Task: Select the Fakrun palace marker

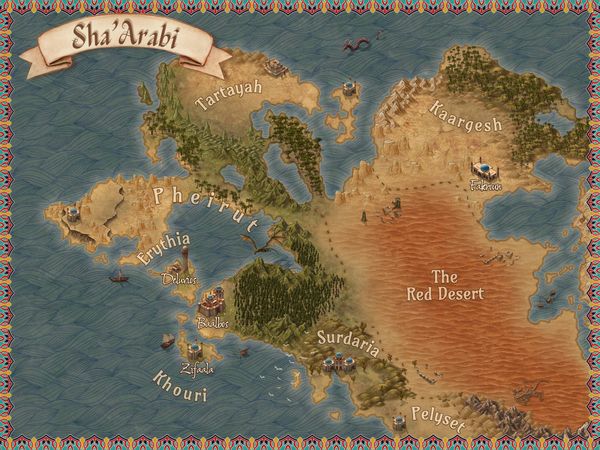Action: [484, 168]
